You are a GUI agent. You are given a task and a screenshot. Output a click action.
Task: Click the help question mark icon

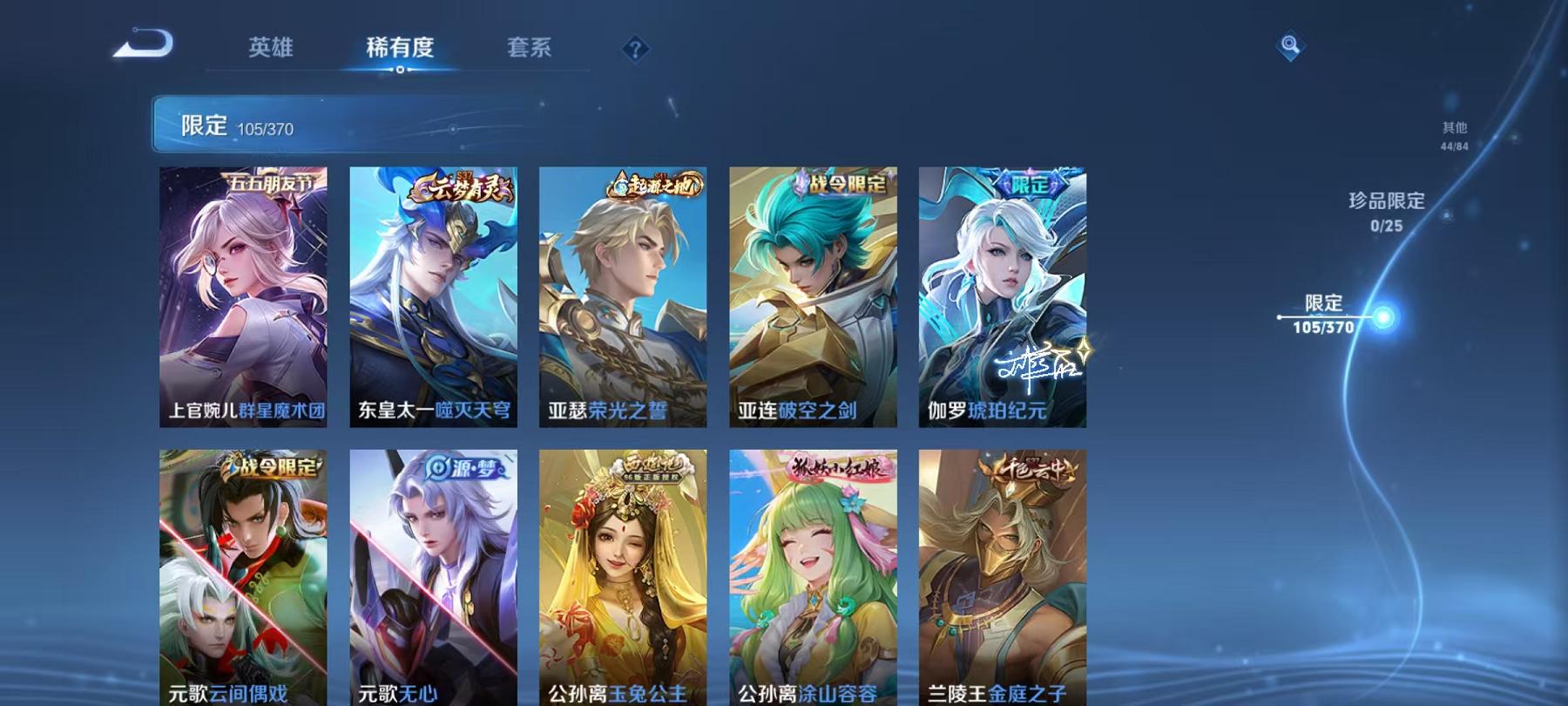[x=636, y=50]
